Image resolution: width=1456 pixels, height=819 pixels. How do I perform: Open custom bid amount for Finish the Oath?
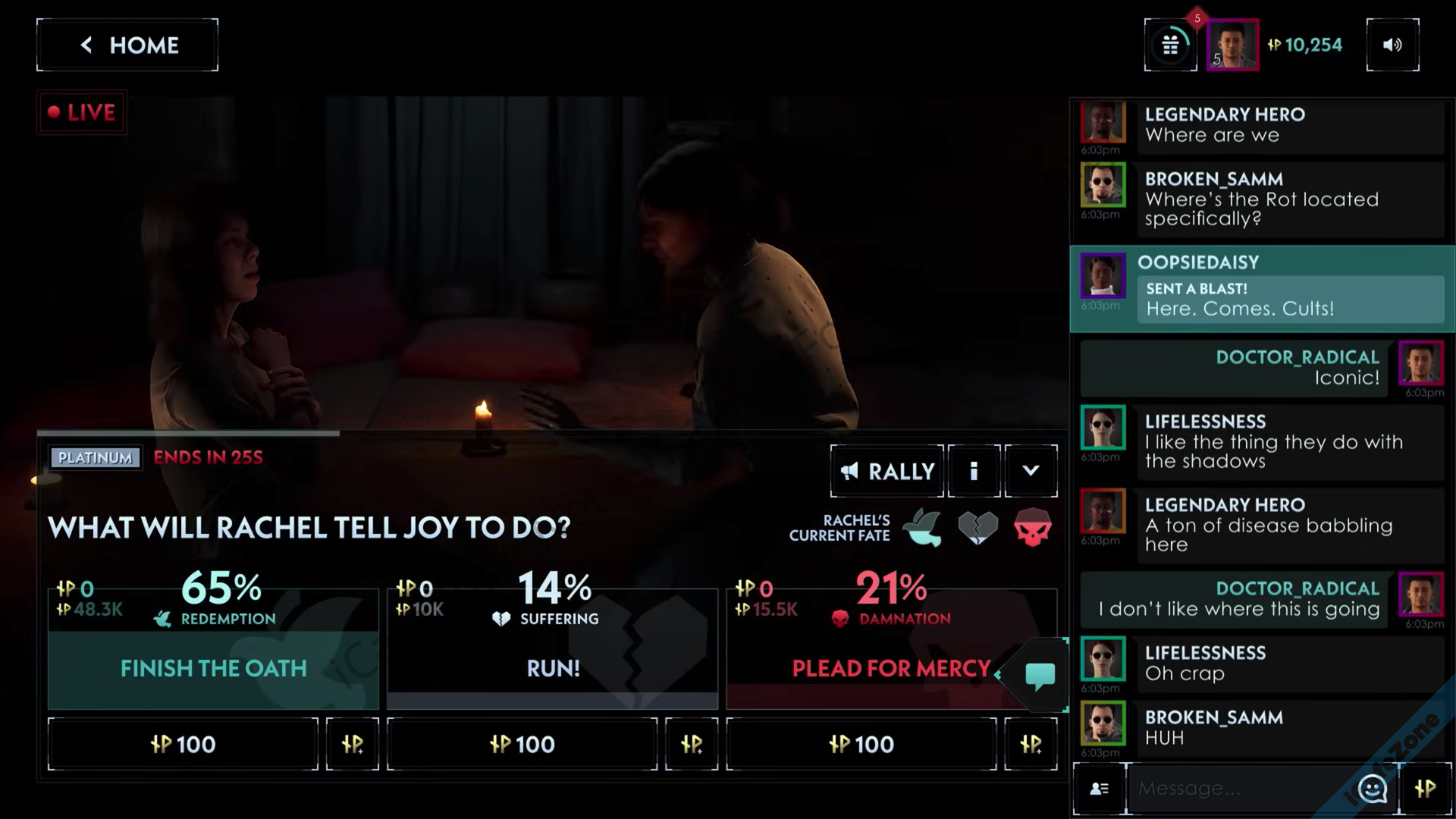(x=353, y=744)
